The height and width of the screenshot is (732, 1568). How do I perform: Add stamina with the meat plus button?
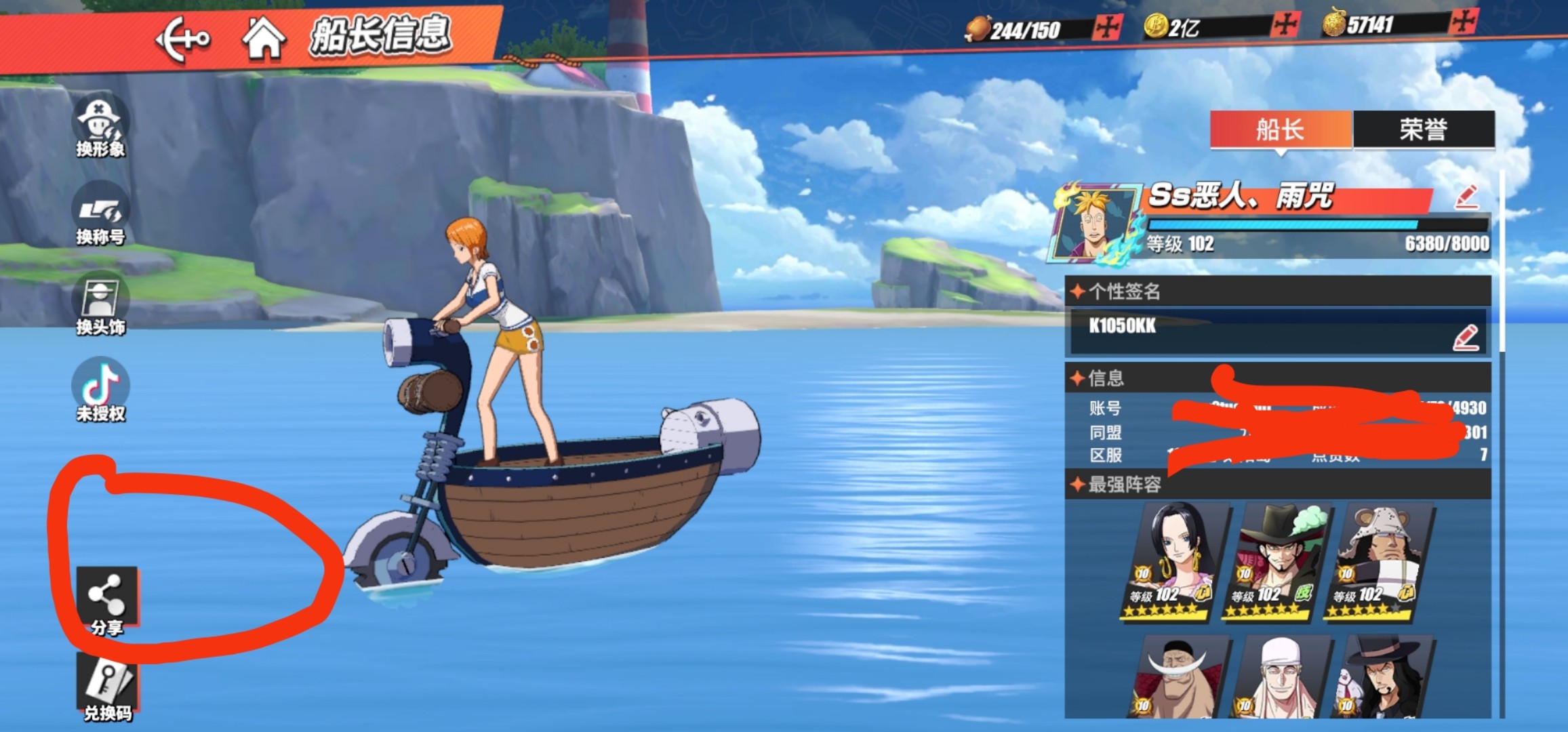click(x=1108, y=28)
